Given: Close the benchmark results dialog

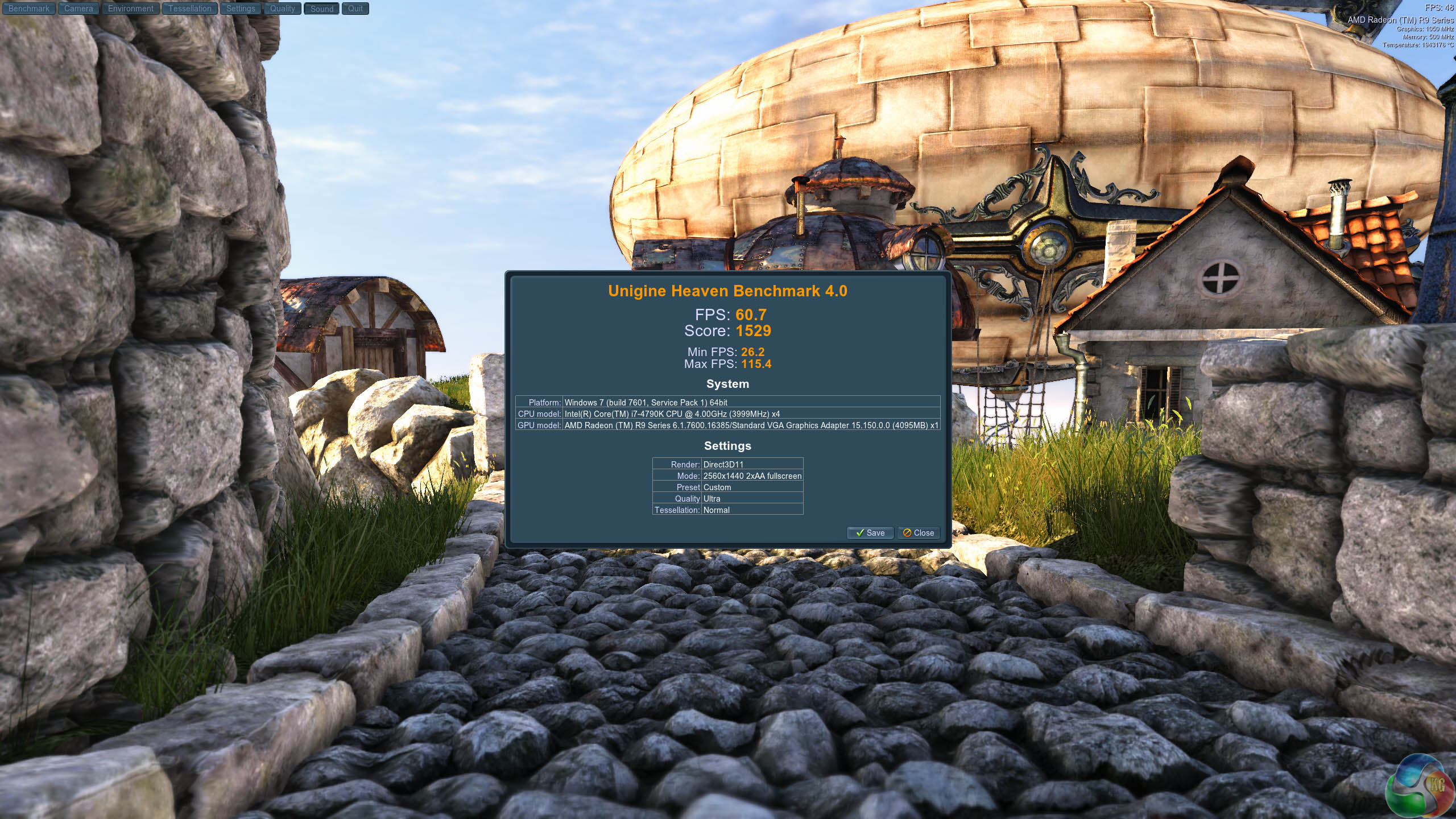Looking at the screenshot, I should pos(919,533).
